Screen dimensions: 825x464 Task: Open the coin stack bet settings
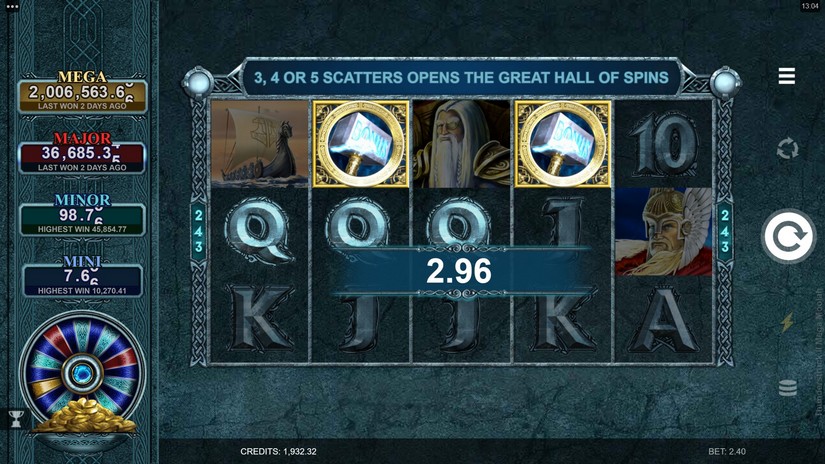pyautogui.click(x=788, y=387)
